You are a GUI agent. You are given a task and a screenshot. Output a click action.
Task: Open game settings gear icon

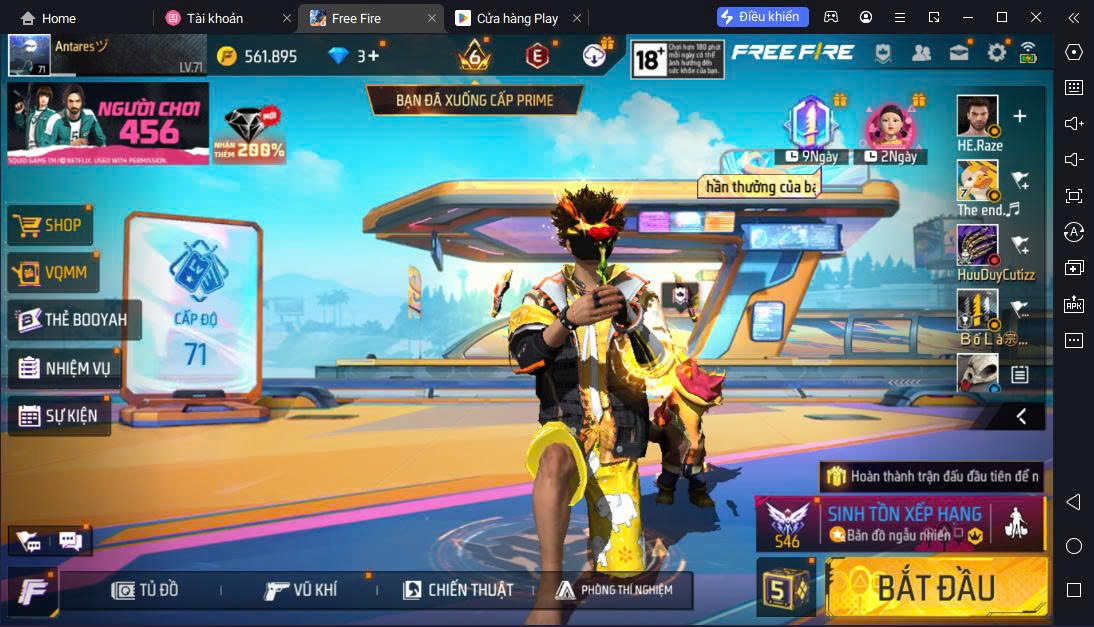(996, 53)
